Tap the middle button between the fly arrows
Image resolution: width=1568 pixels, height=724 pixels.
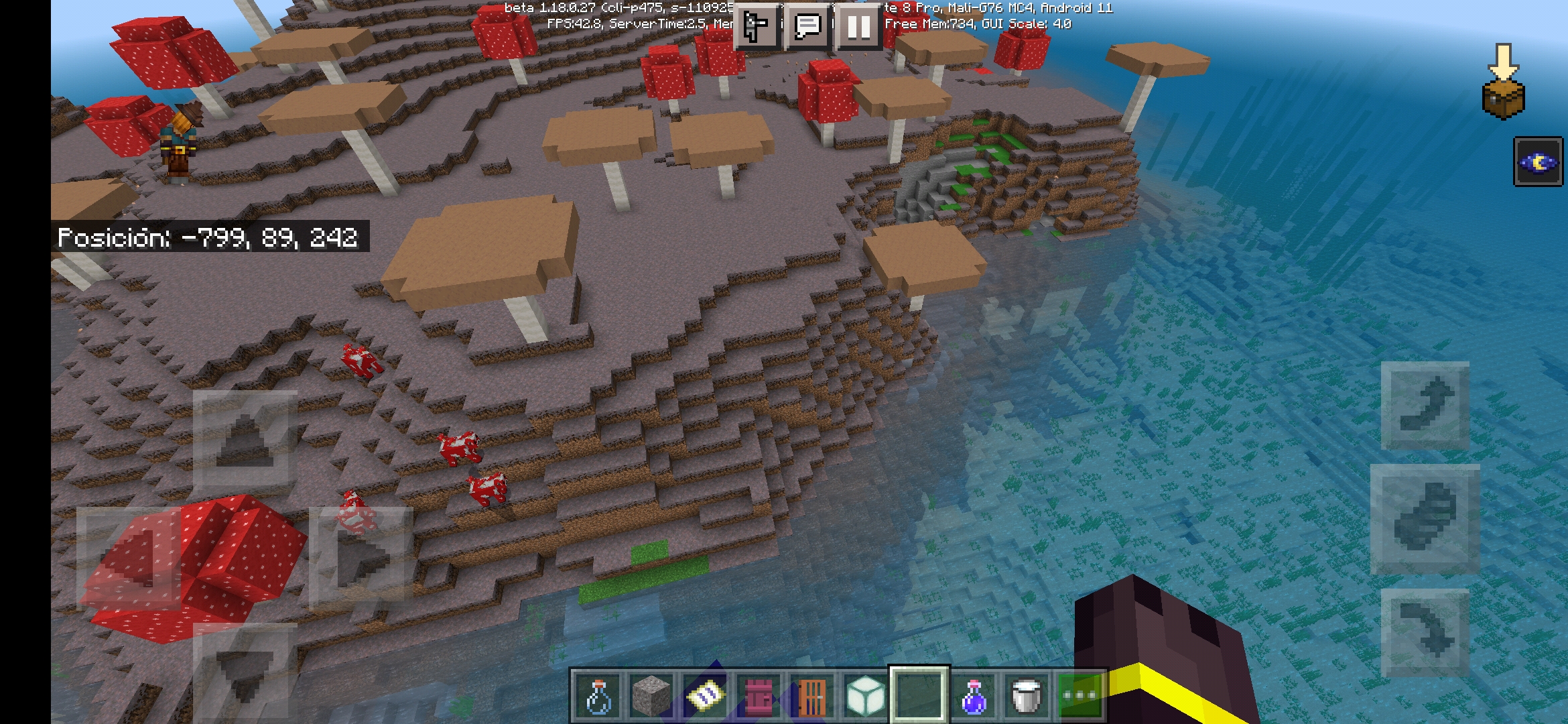tap(1425, 519)
